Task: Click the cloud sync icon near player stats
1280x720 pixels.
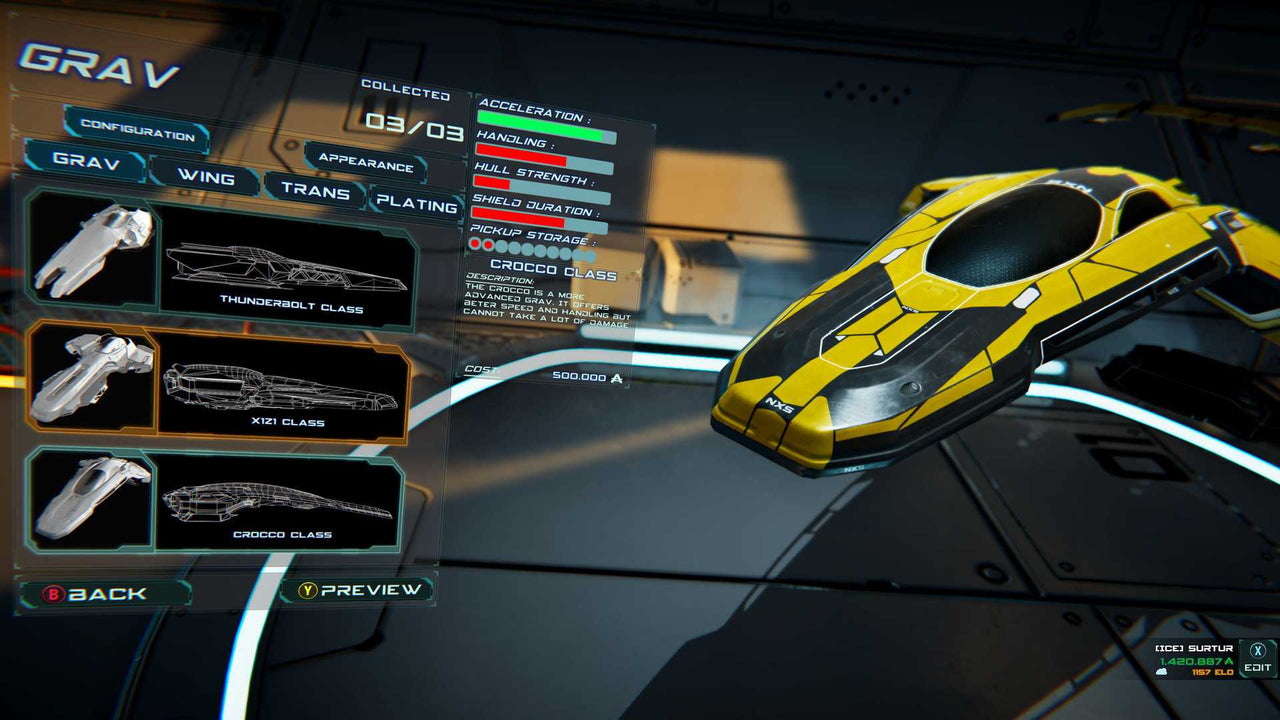Action: click(x=1162, y=672)
